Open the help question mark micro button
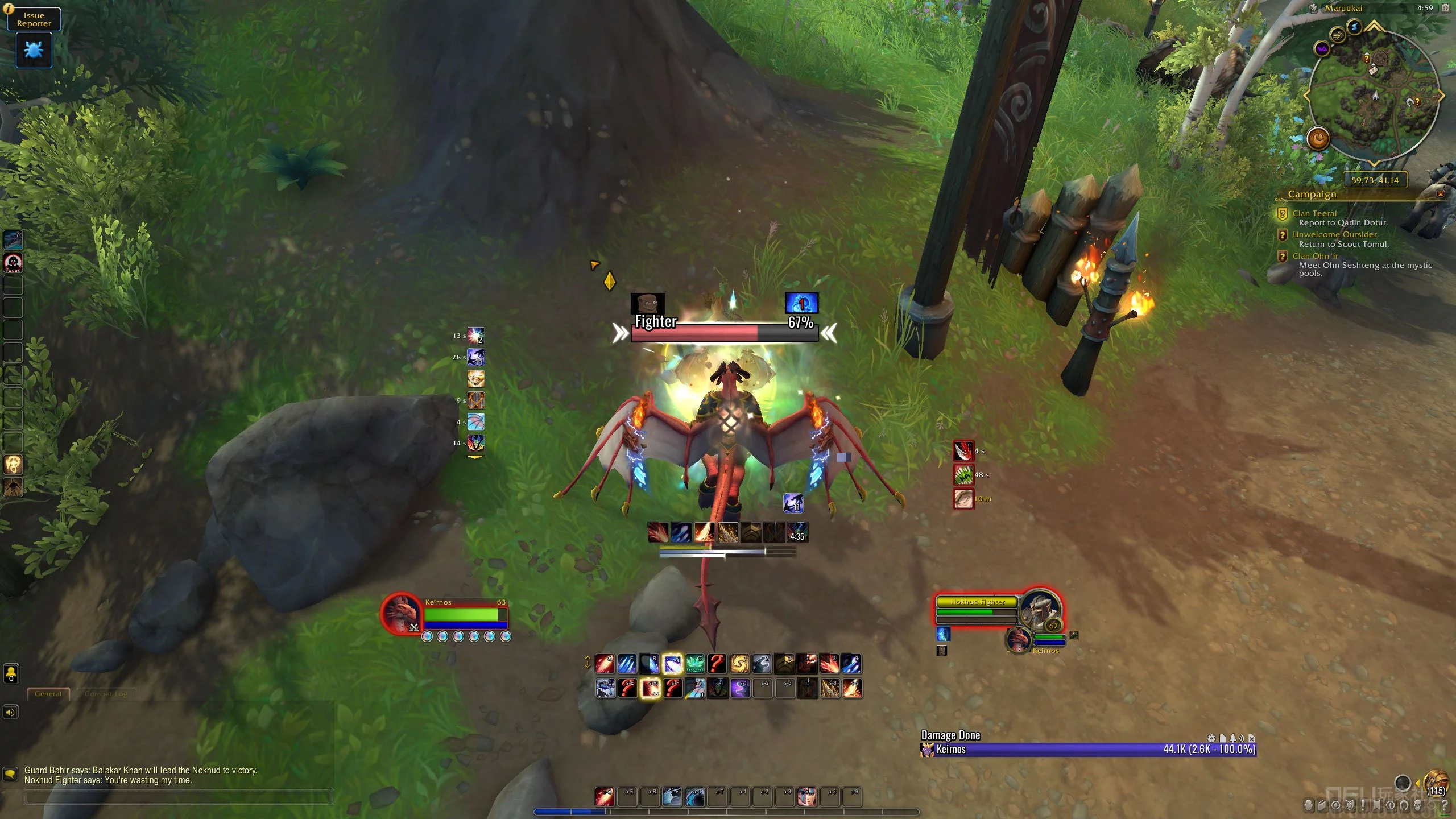This screenshot has height=819, width=1456. (x=1444, y=805)
